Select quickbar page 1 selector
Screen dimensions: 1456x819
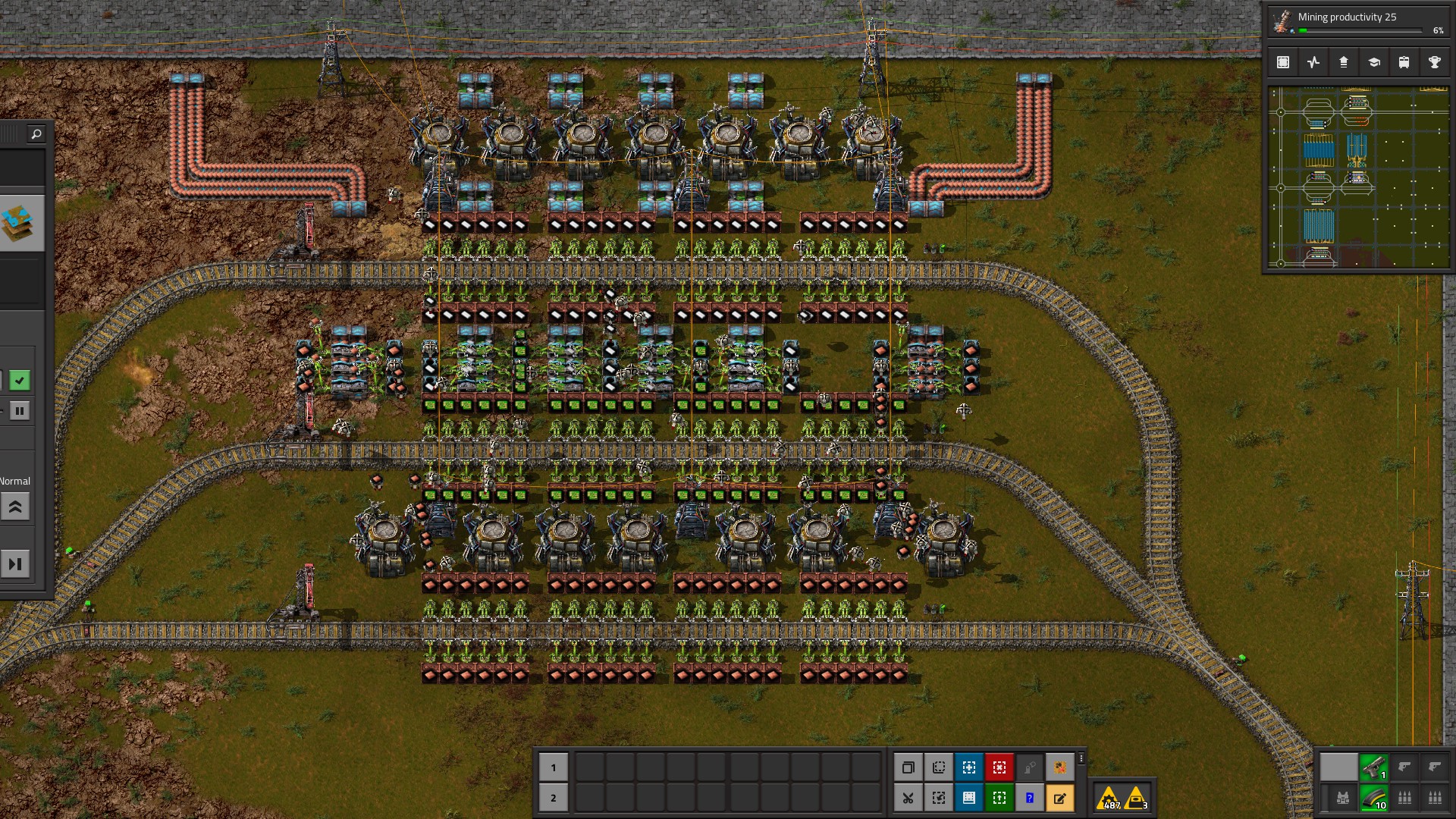[554, 767]
